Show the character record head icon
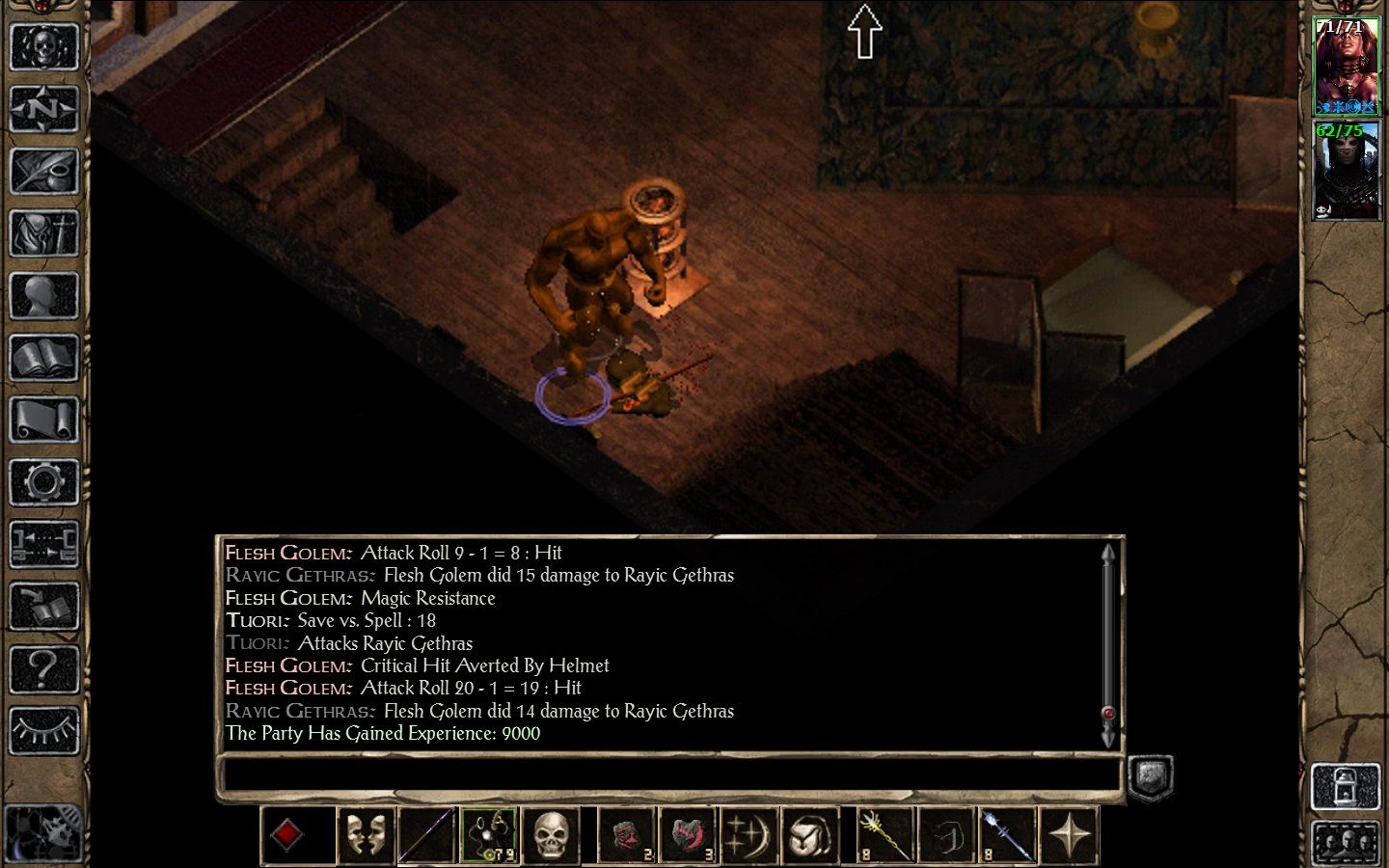 [43, 297]
